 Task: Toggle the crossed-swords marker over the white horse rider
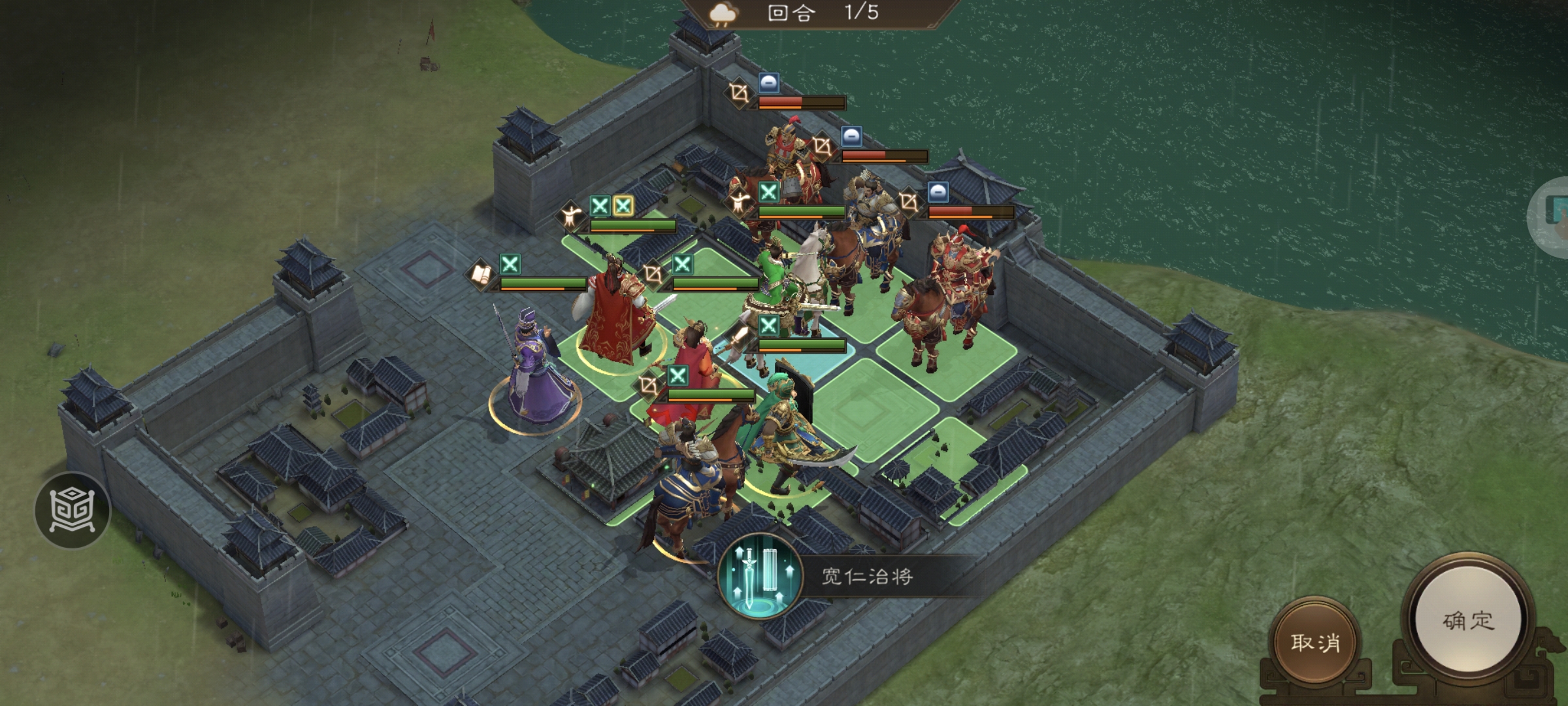pyautogui.click(x=769, y=324)
